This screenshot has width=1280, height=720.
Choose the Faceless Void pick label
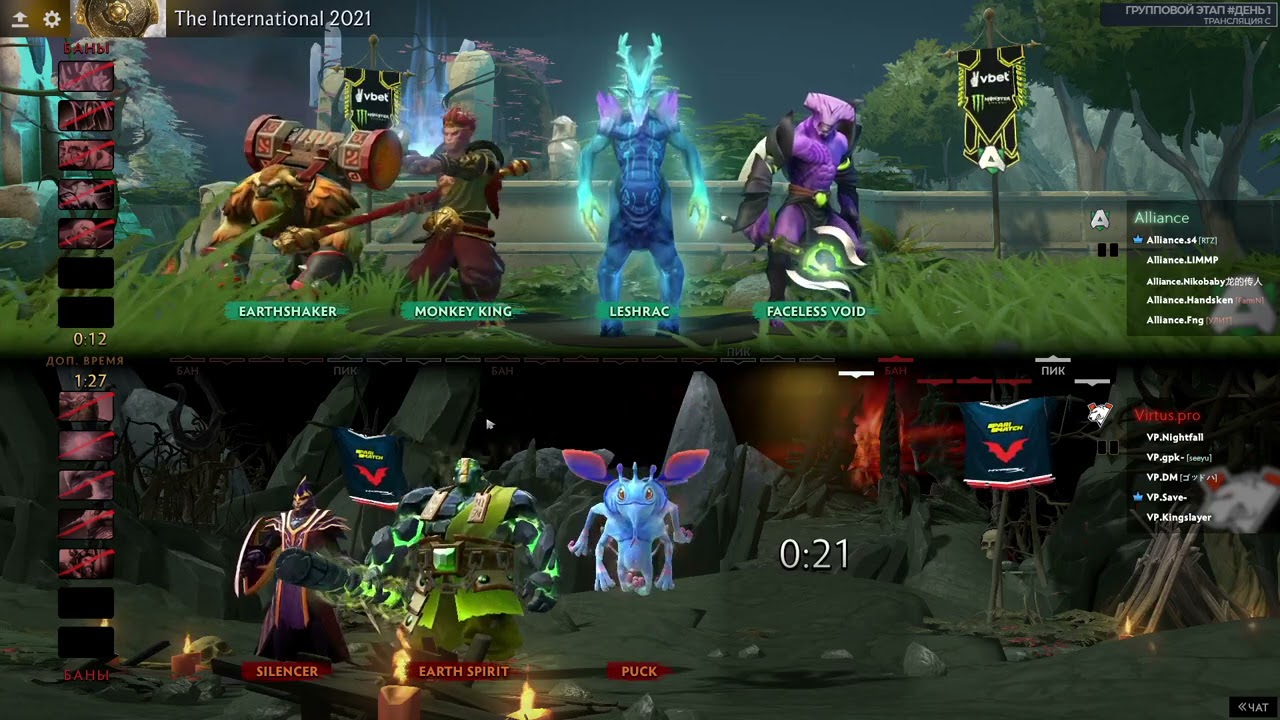click(815, 311)
